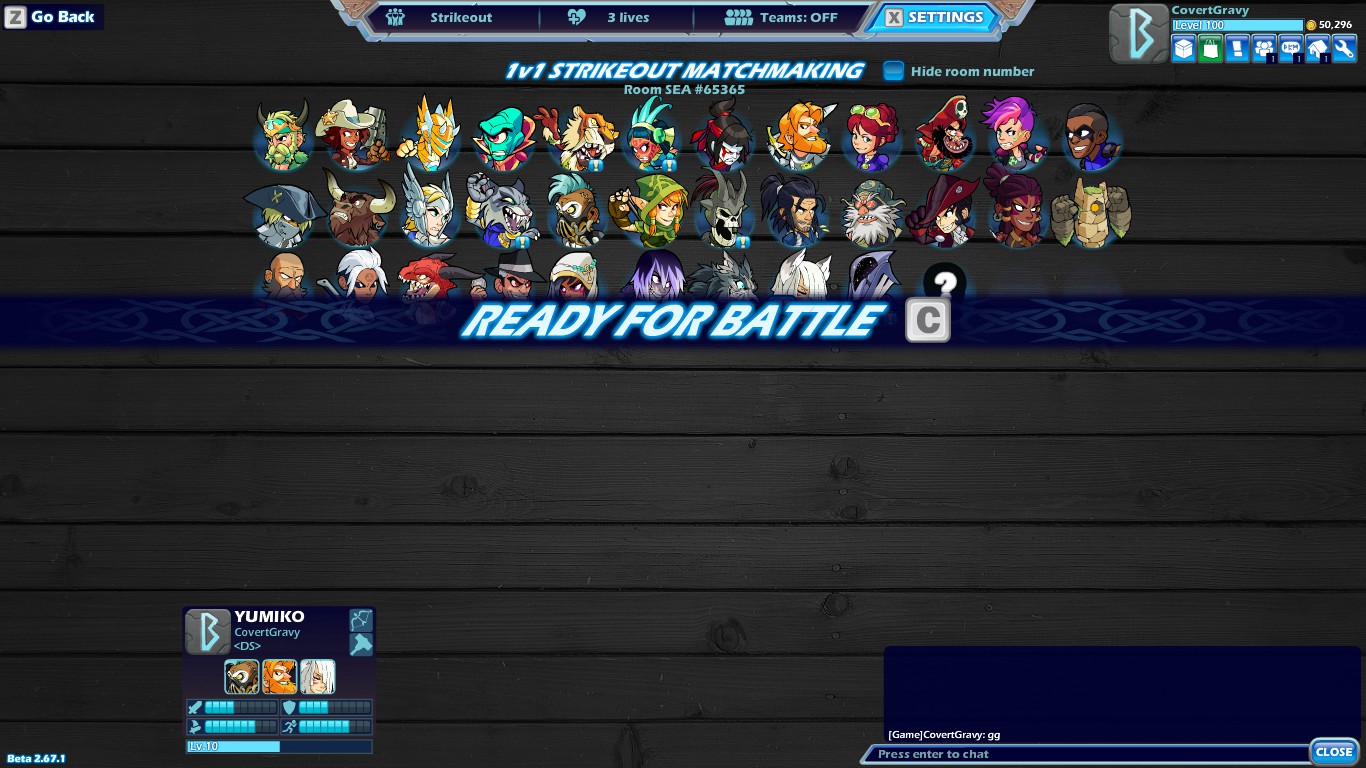Open the loot box chest icon
This screenshot has width=1366, height=768.
point(1183,48)
